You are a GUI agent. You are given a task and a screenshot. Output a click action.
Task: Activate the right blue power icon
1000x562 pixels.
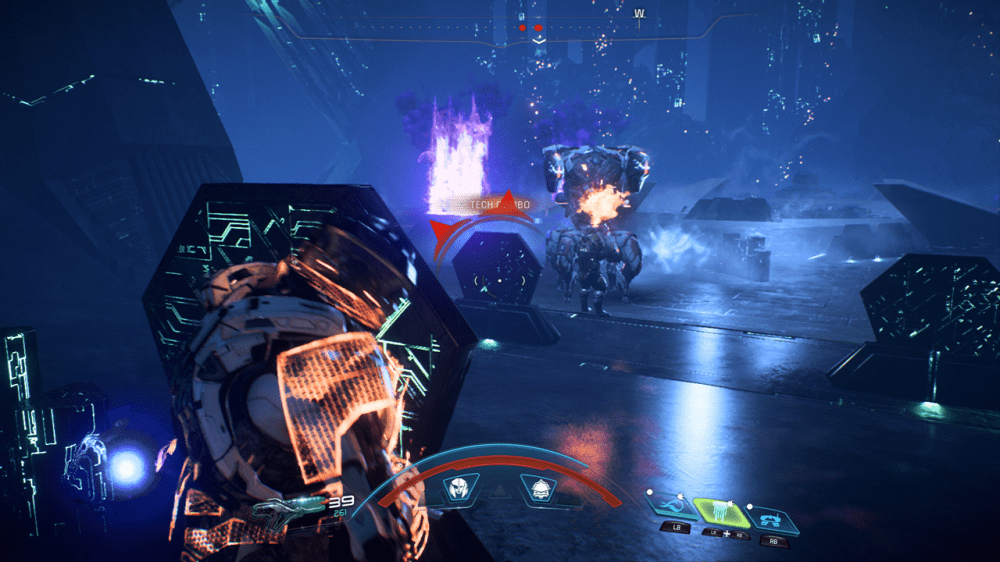(x=775, y=518)
